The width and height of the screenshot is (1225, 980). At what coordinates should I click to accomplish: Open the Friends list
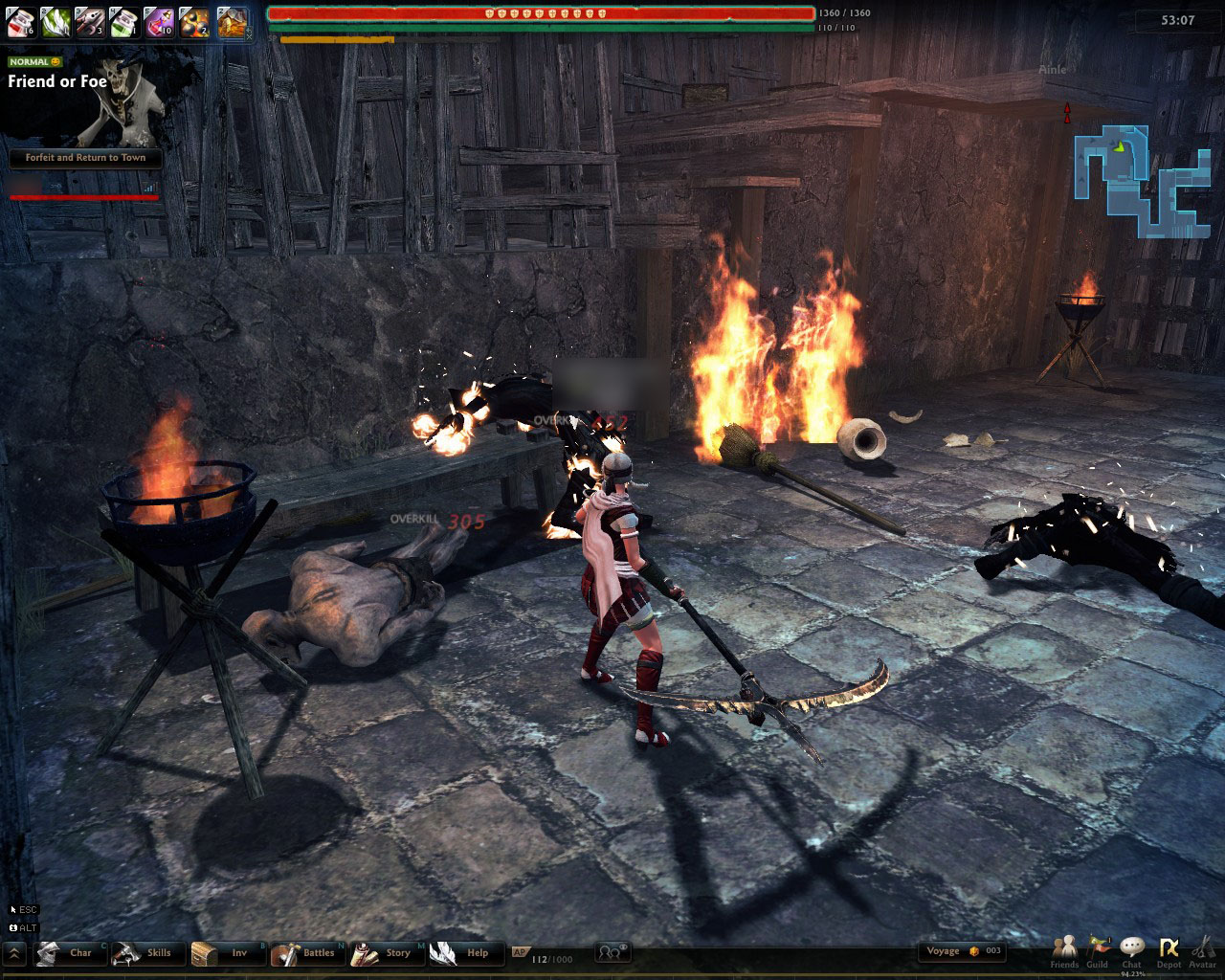(x=1064, y=950)
